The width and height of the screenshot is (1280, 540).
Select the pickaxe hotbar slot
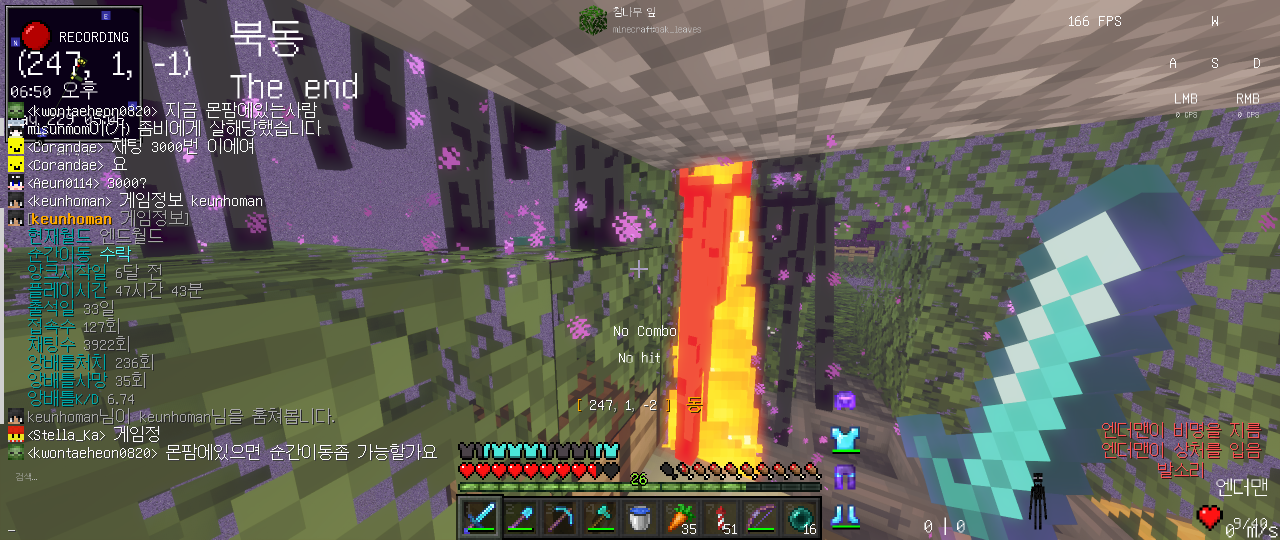(562, 517)
